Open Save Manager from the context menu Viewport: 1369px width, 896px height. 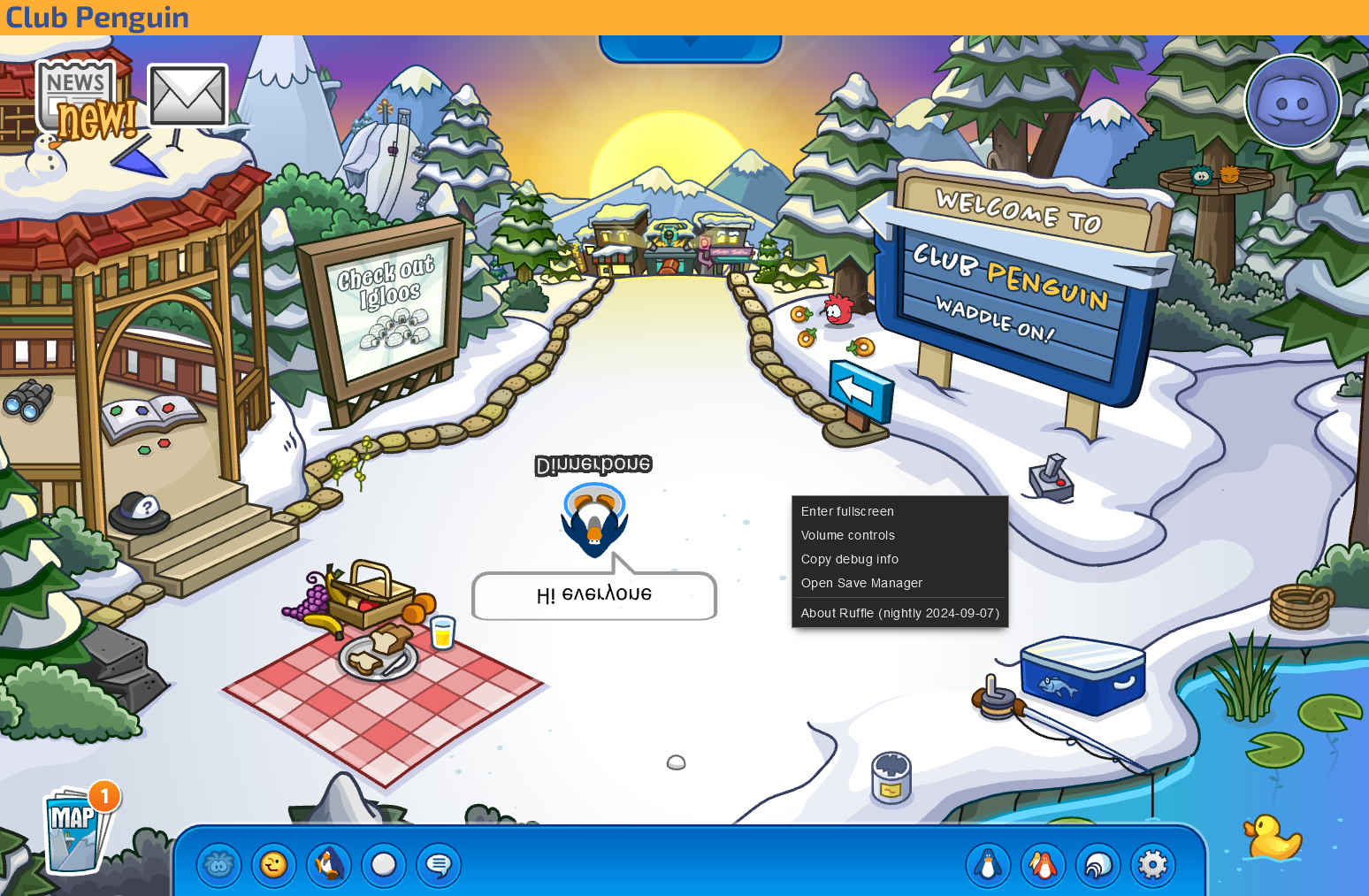861,583
